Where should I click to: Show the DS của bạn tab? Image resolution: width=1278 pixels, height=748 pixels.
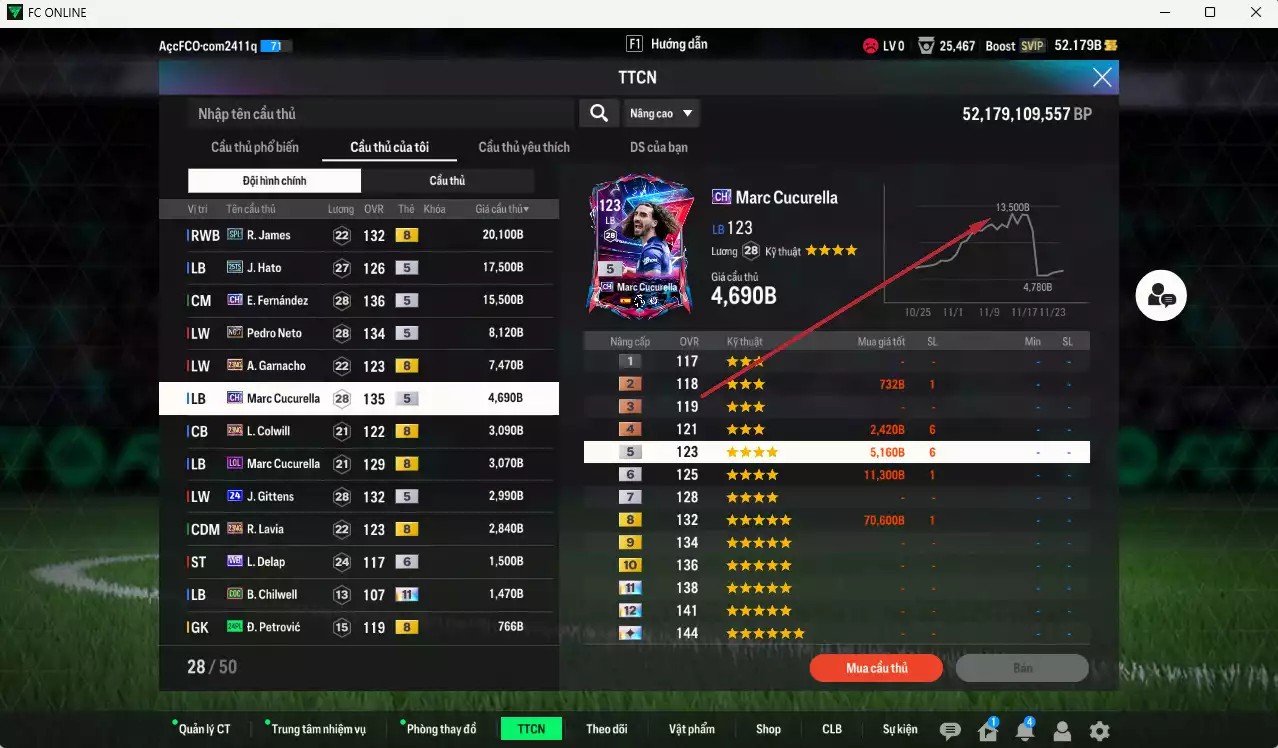[x=658, y=147]
